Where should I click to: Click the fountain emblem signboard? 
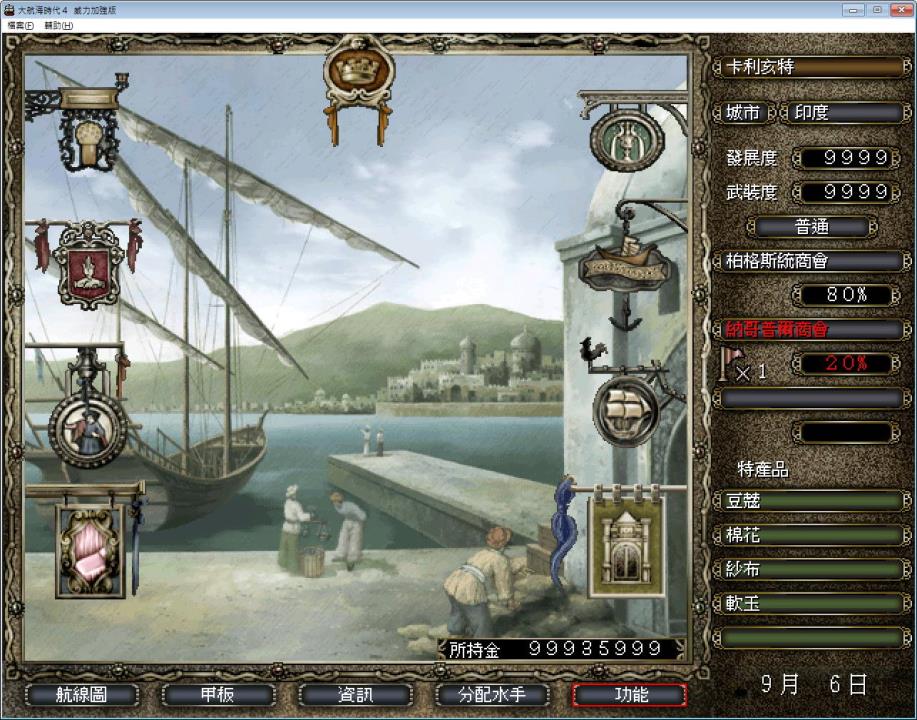point(627,139)
